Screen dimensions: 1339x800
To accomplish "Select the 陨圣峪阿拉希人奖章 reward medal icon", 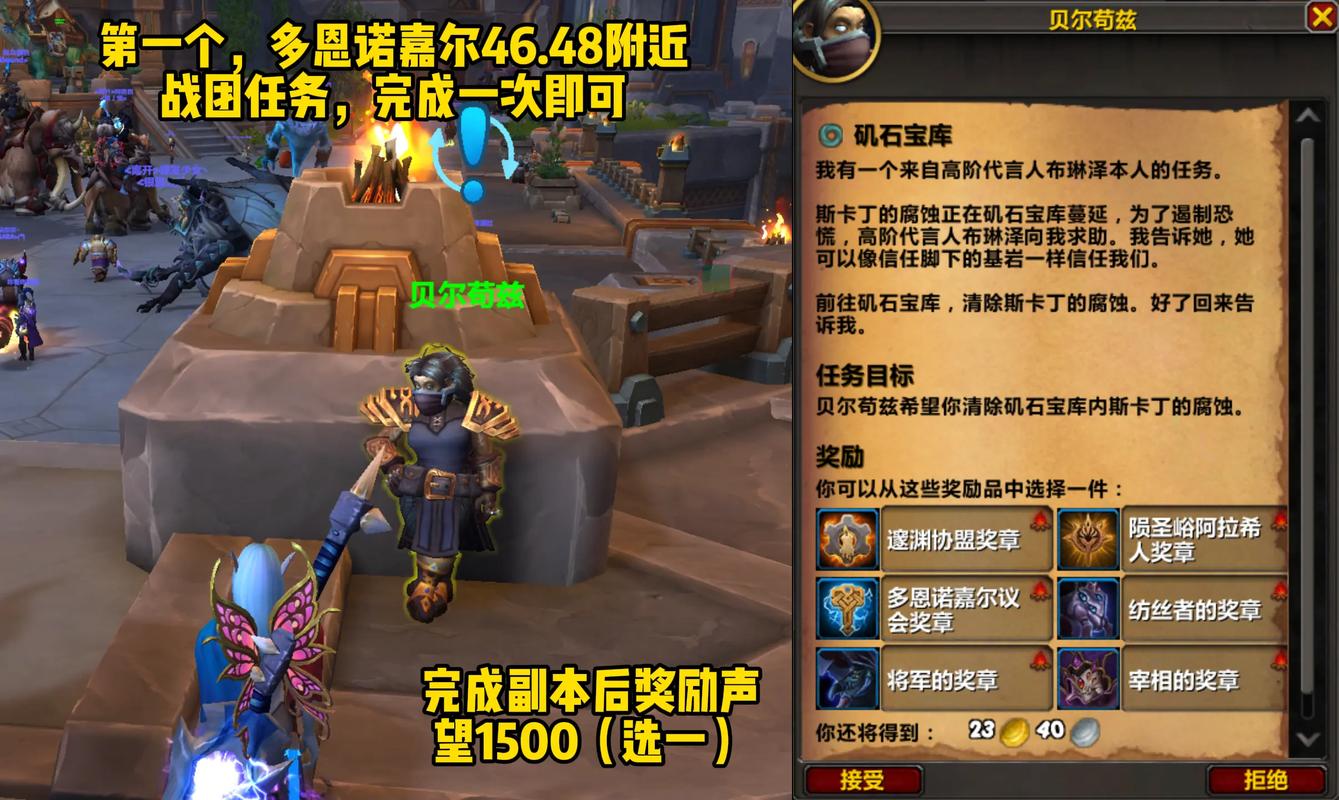I will click(1088, 537).
